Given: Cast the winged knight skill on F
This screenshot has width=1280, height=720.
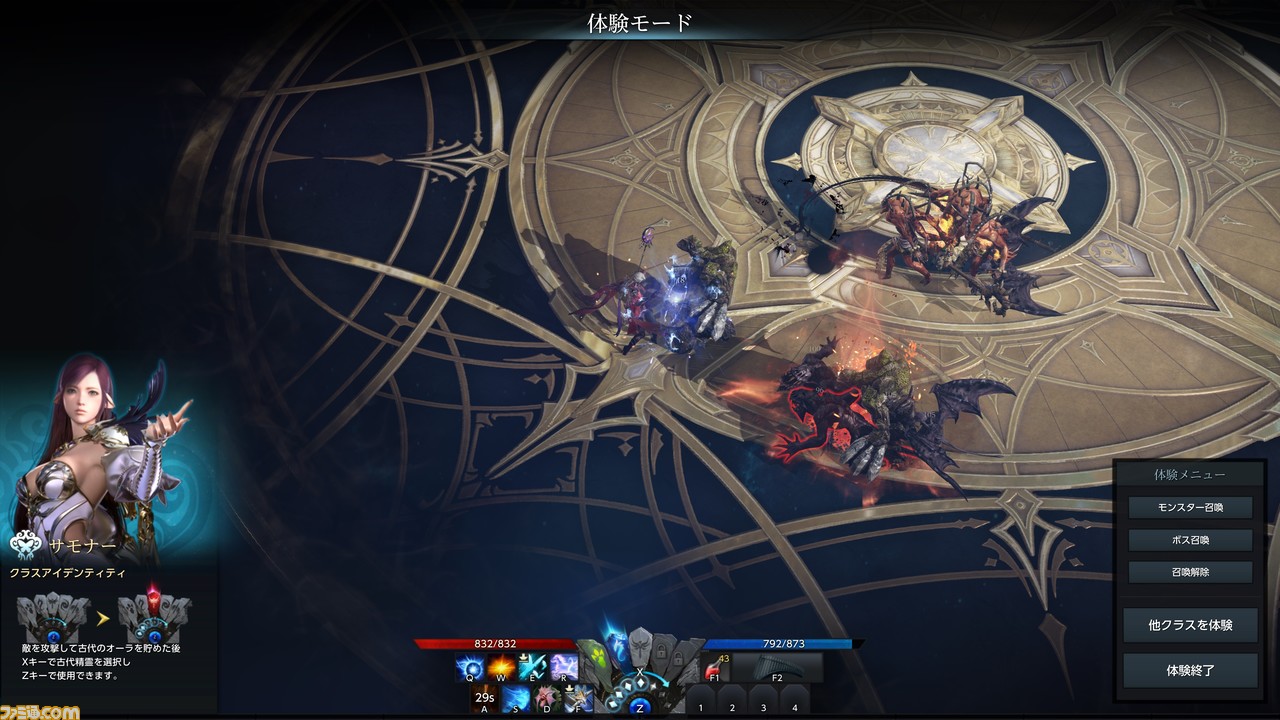Looking at the screenshot, I should click(578, 698).
